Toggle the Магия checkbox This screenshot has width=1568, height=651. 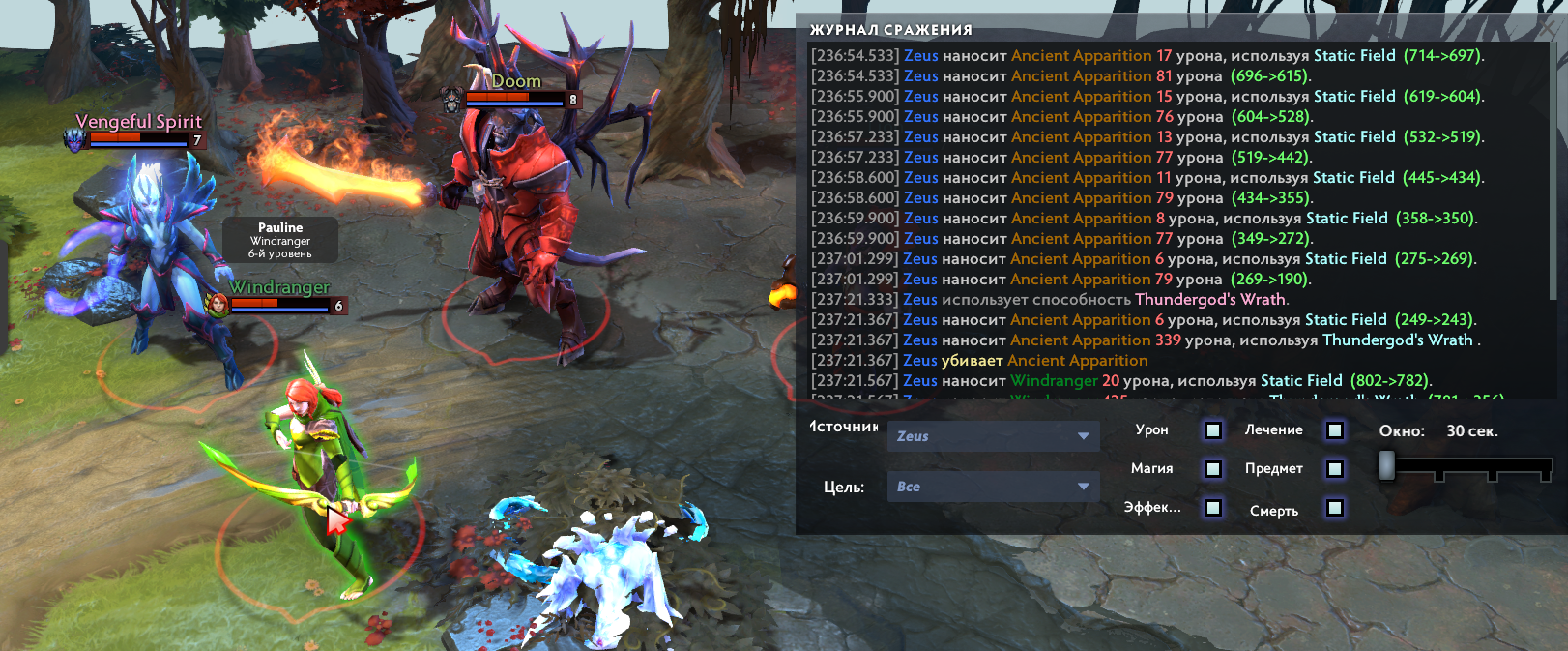(x=1213, y=469)
